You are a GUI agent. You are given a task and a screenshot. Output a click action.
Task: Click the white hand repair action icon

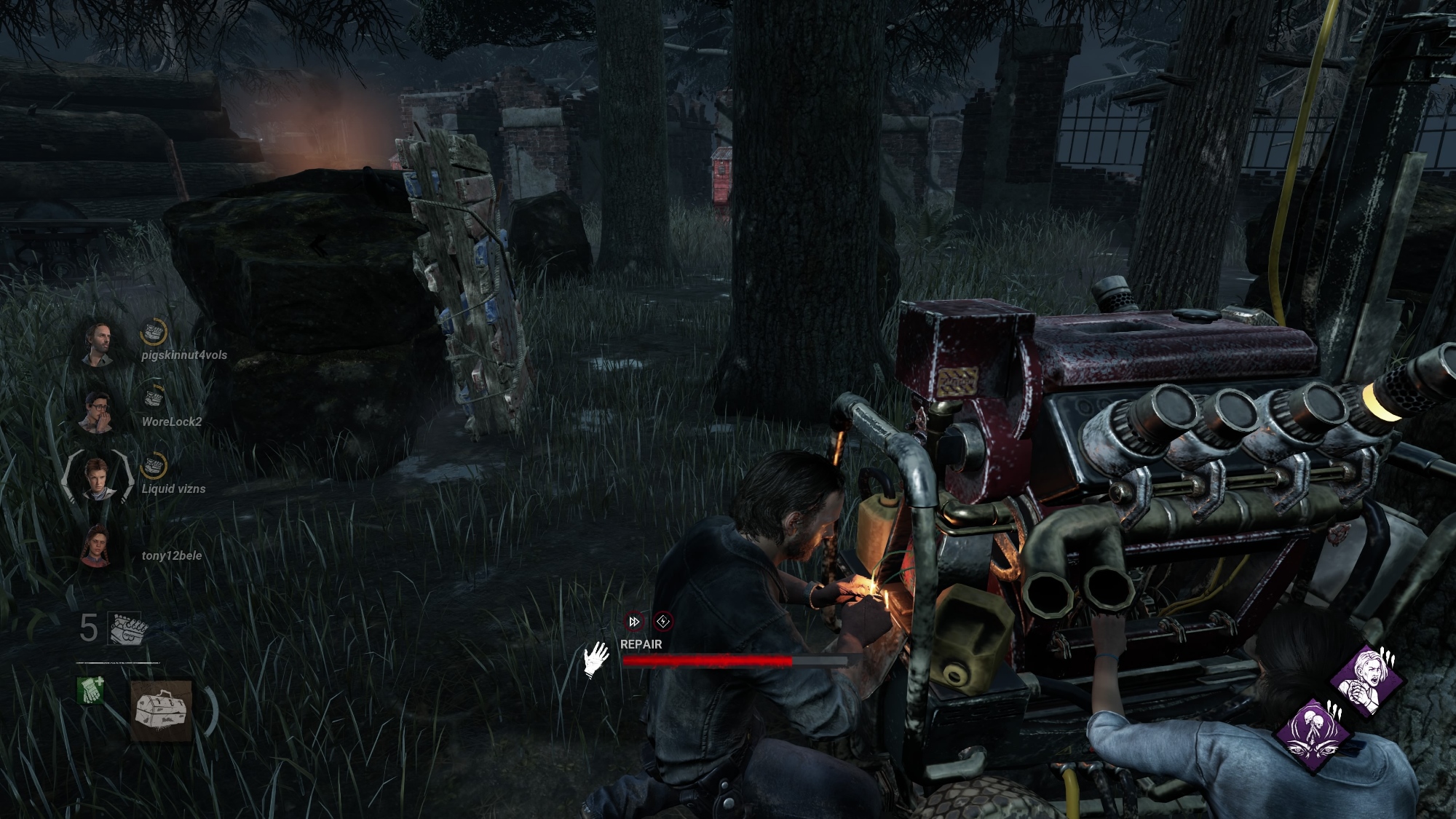[596, 659]
